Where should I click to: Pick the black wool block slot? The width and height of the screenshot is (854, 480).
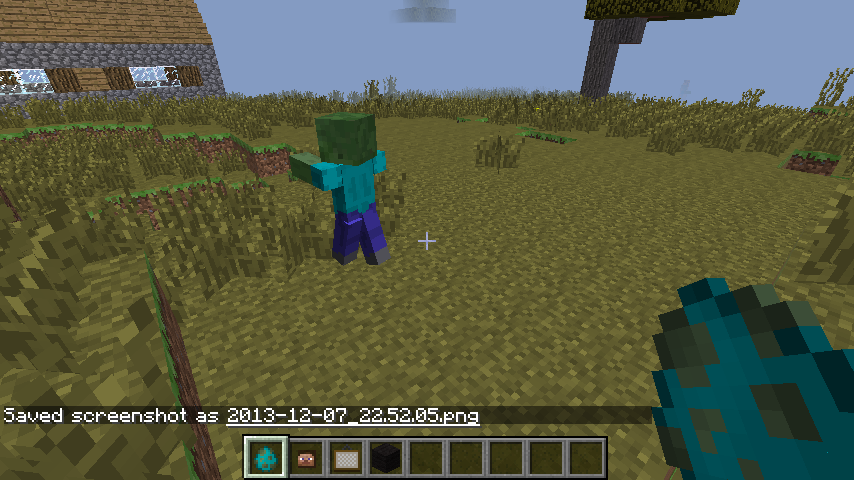tap(386, 458)
